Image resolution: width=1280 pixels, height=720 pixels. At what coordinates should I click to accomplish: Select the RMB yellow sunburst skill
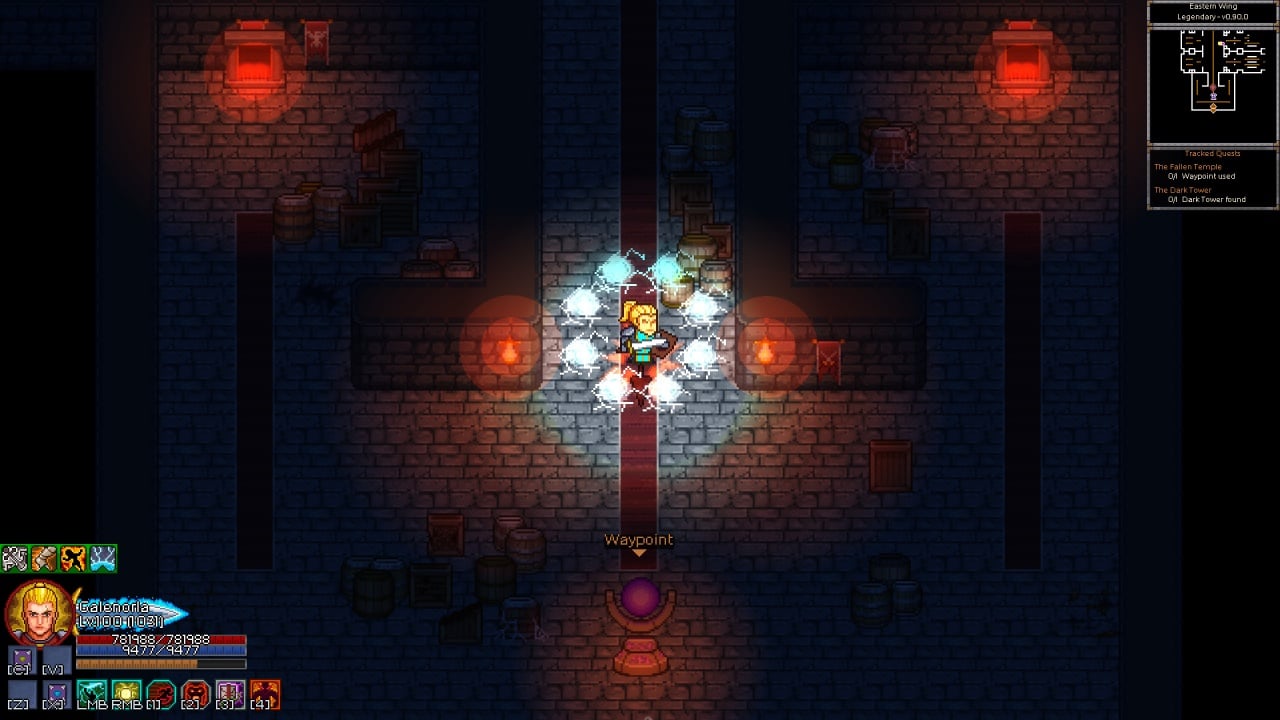(x=126, y=692)
